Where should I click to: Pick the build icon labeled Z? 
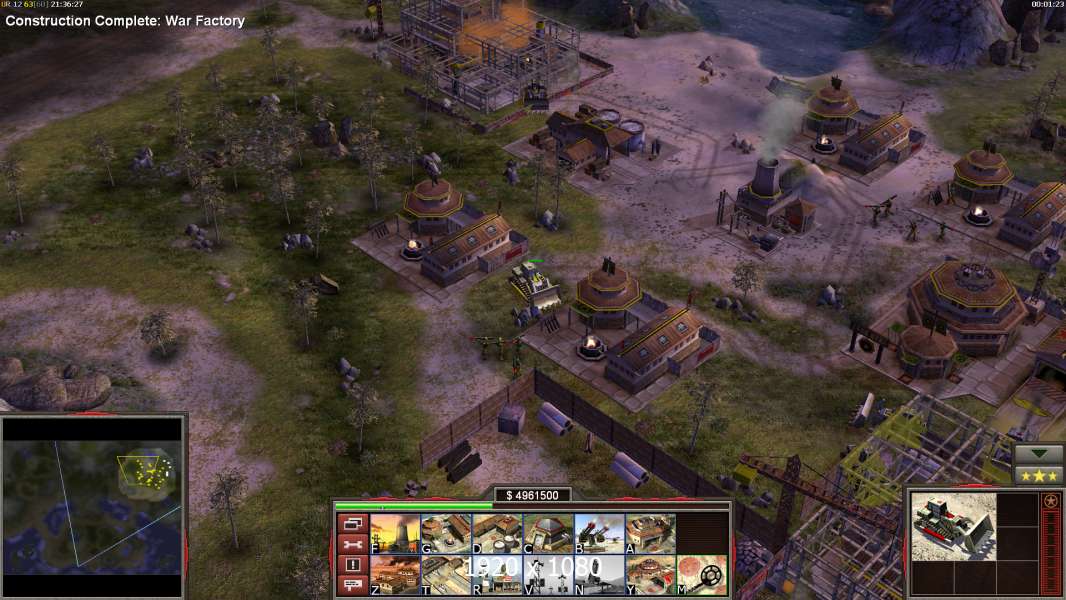click(x=395, y=575)
